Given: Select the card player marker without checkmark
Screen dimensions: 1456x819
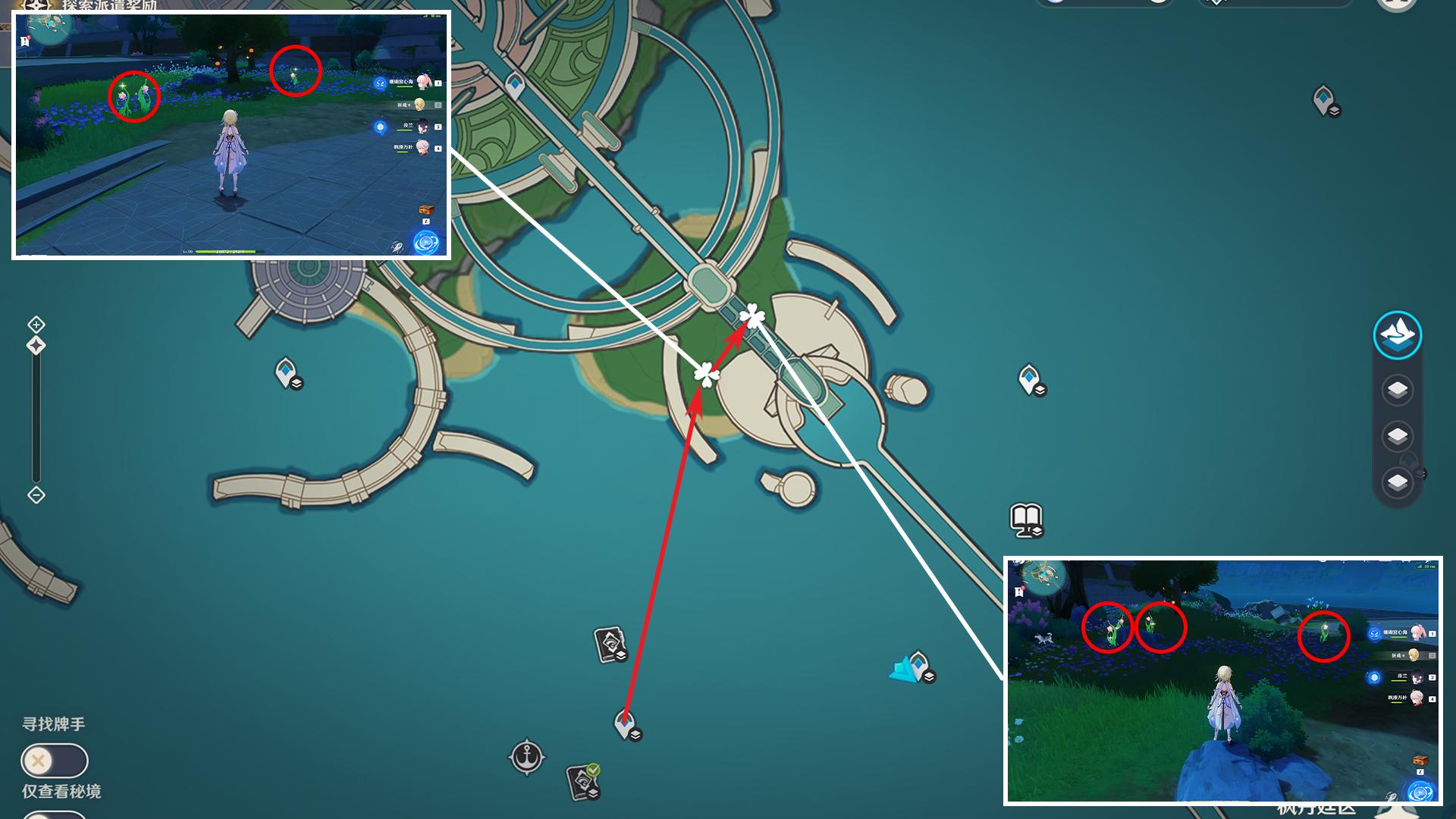Looking at the screenshot, I should pyautogui.click(x=610, y=644).
